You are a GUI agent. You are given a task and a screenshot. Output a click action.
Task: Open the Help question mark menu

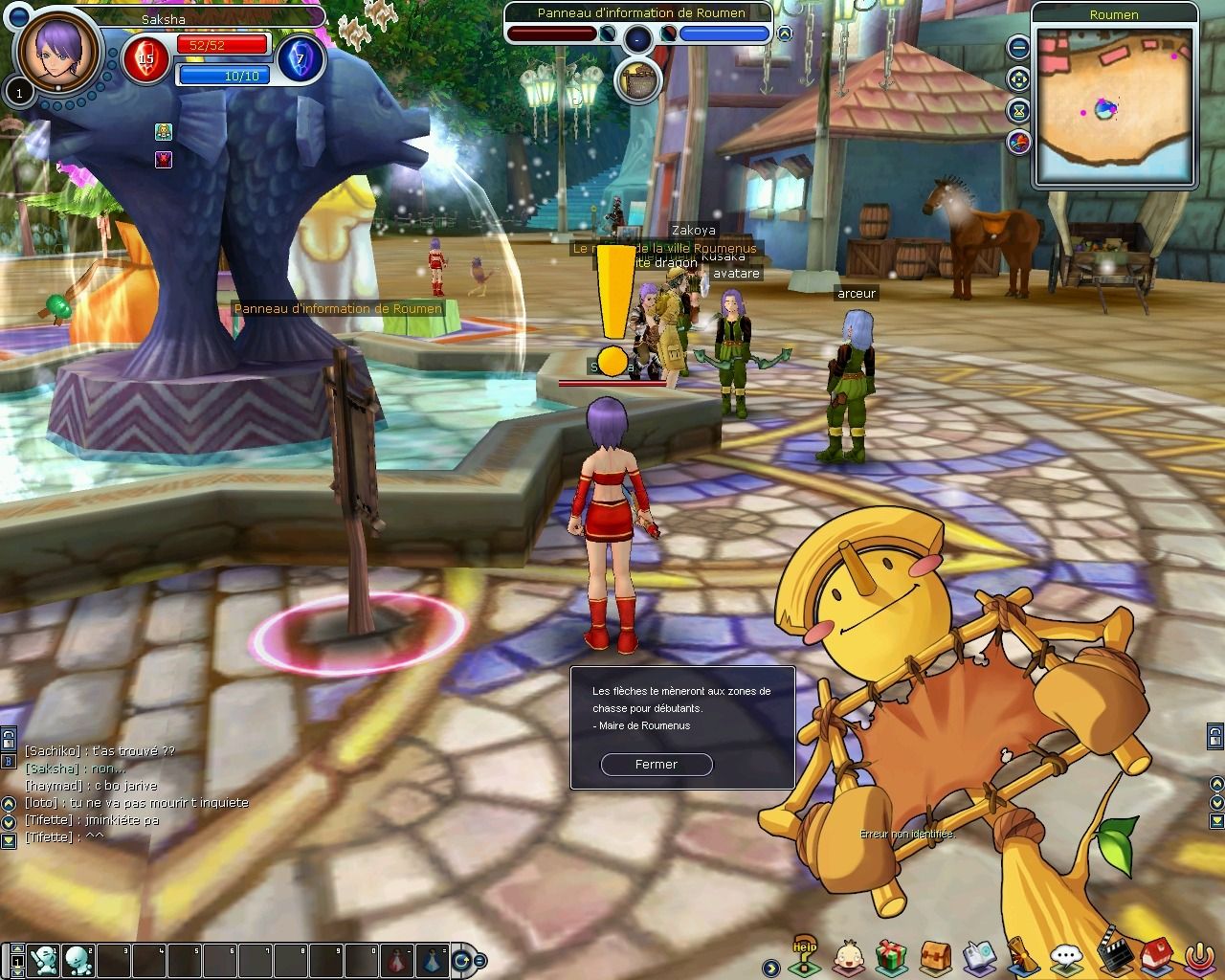805,955
